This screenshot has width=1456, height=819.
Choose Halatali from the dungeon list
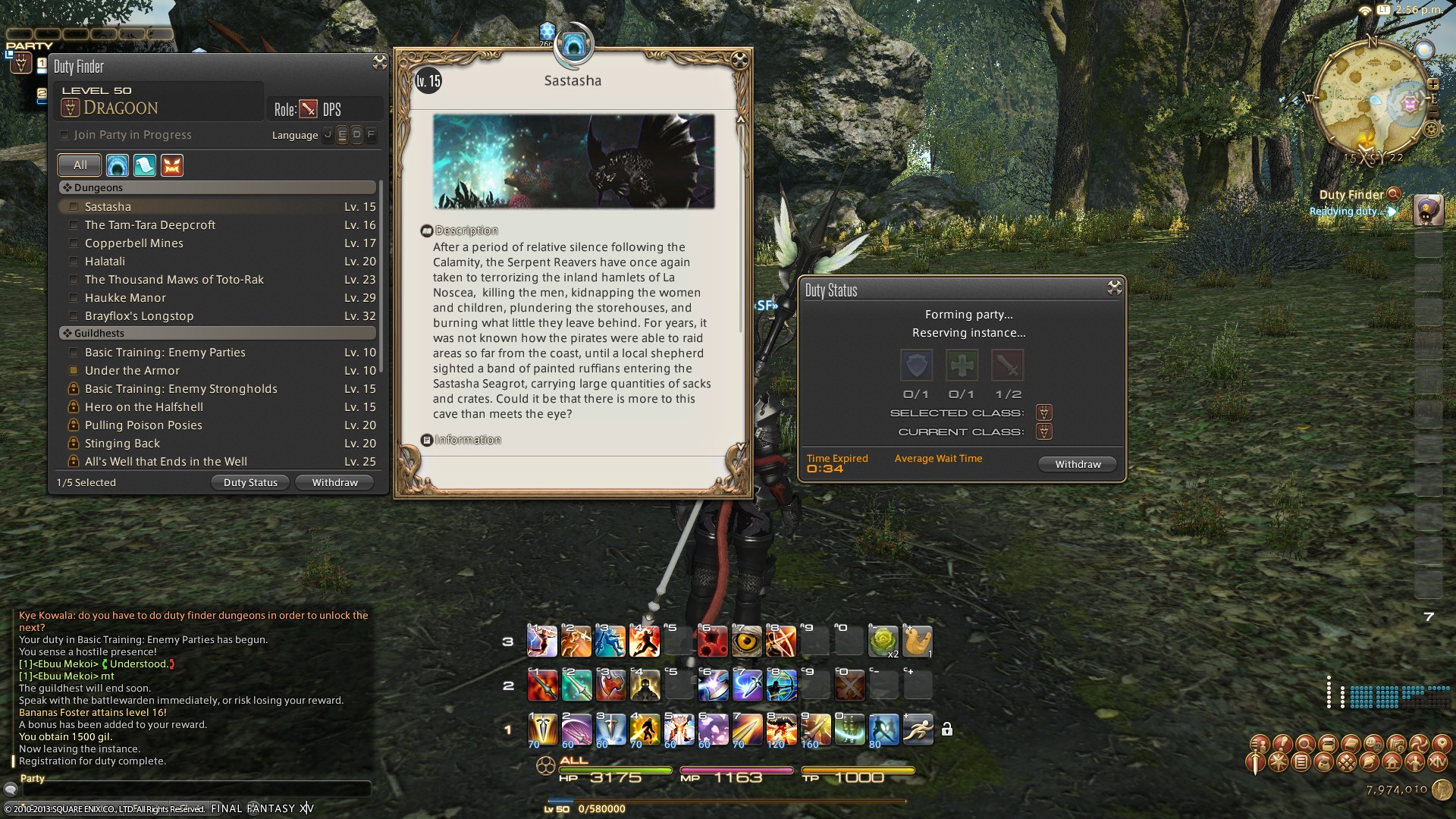(105, 262)
